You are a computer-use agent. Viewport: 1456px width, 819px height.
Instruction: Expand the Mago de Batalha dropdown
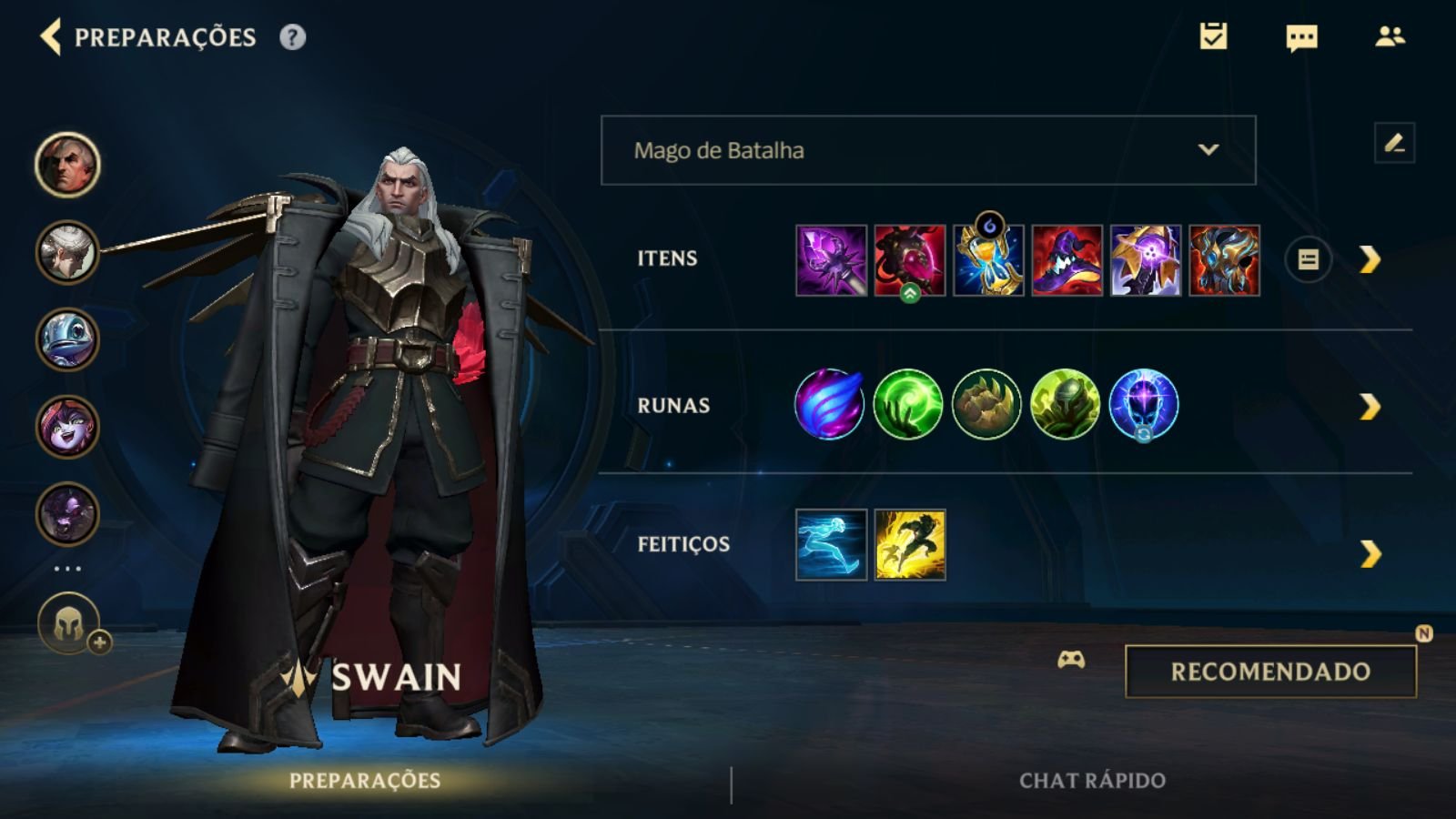[x=928, y=150]
